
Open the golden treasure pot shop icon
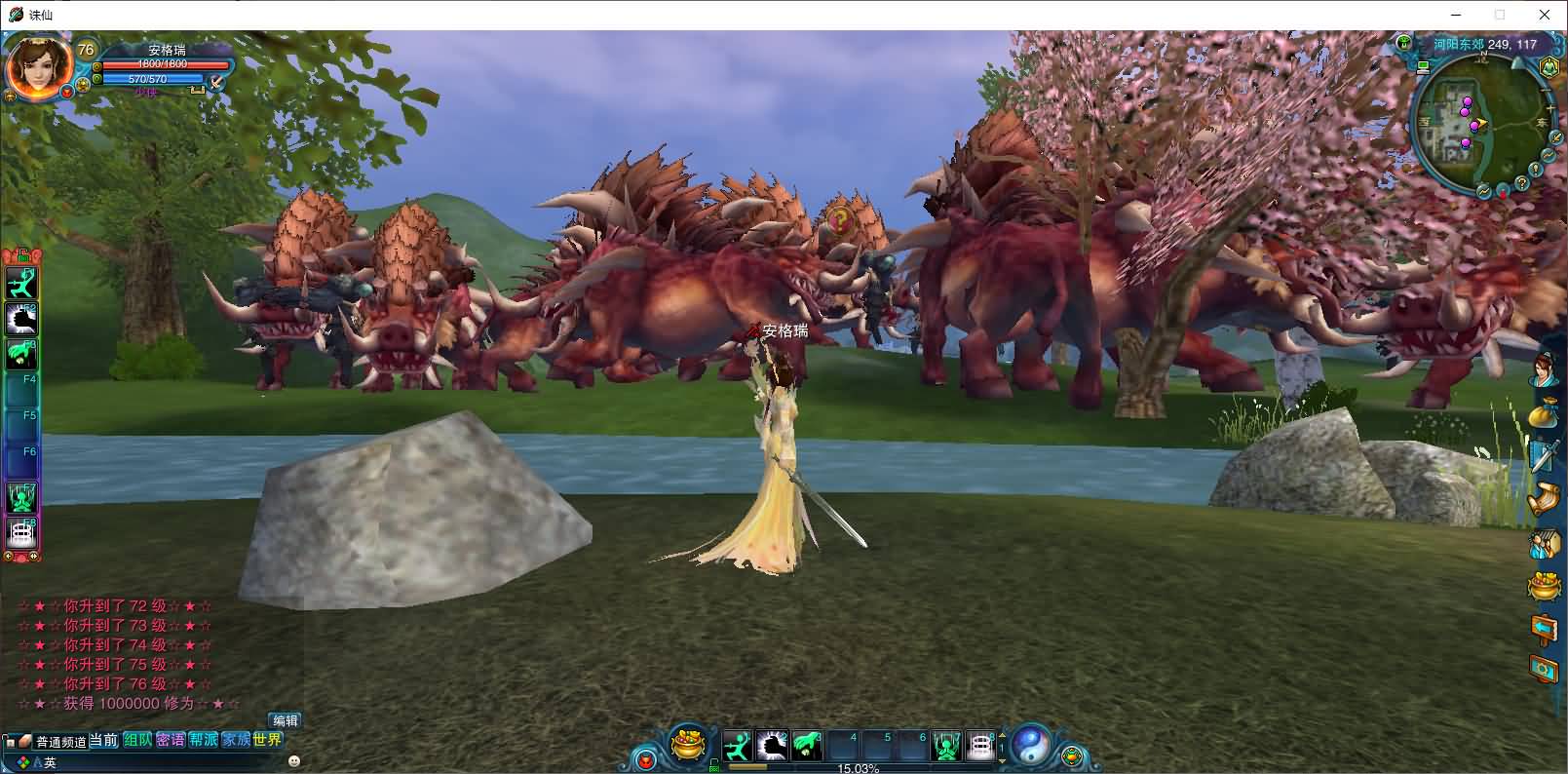coord(688,746)
